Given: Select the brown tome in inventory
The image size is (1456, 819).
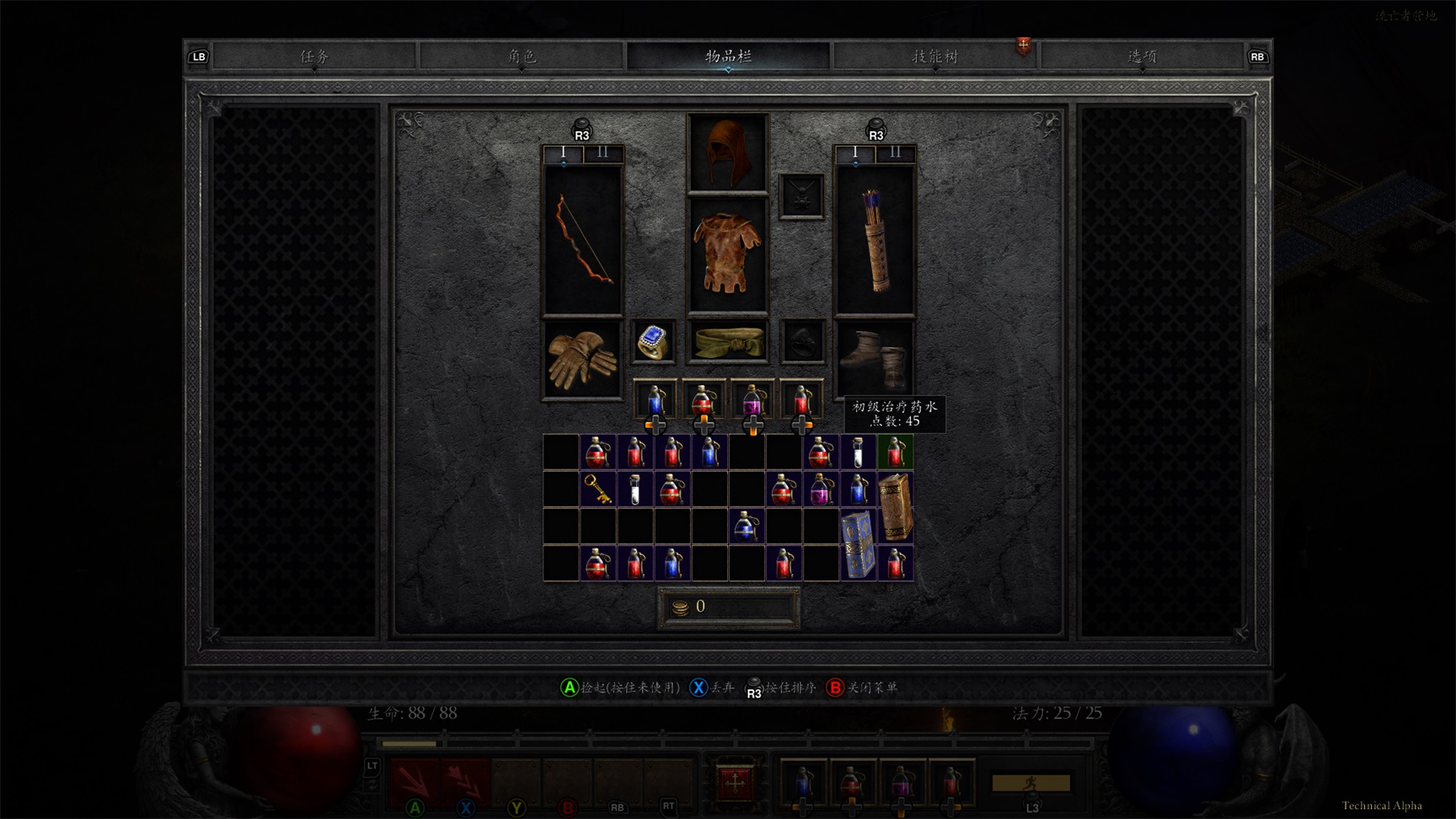Looking at the screenshot, I should pyautogui.click(x=895, y=507).
